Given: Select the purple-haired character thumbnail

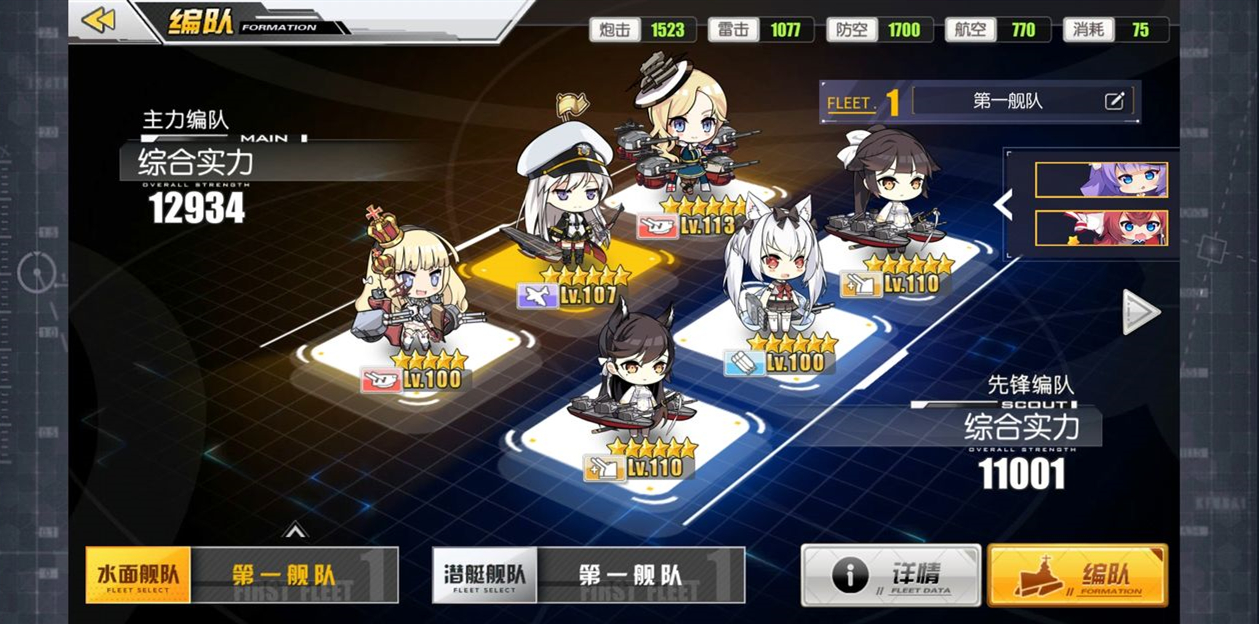Looking at the screenshot, I should pyautogui.click(x=1101, y=180).
